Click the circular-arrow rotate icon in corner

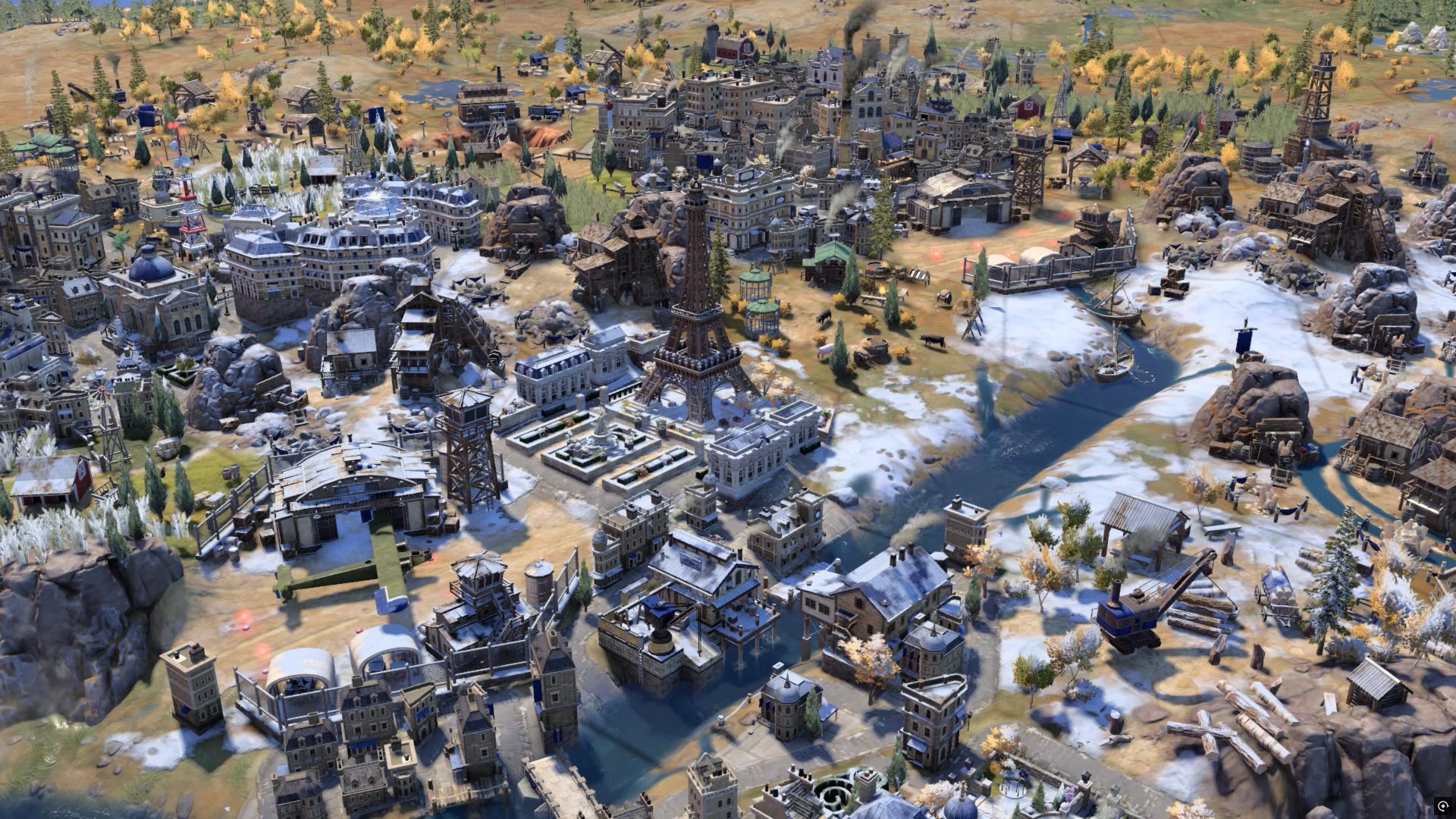pyautogui.click(x=1442, y=805)
